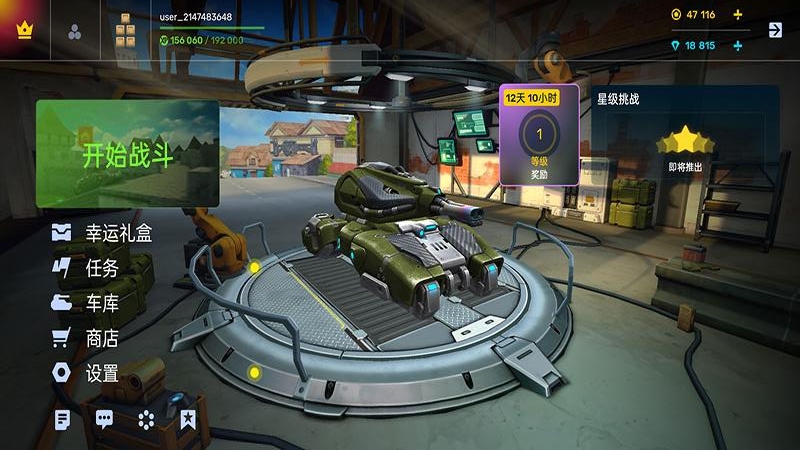Viewport: 800px width, 450px height.
Task: Add blue crystals with the plus button
Action: tap(738, 46)
